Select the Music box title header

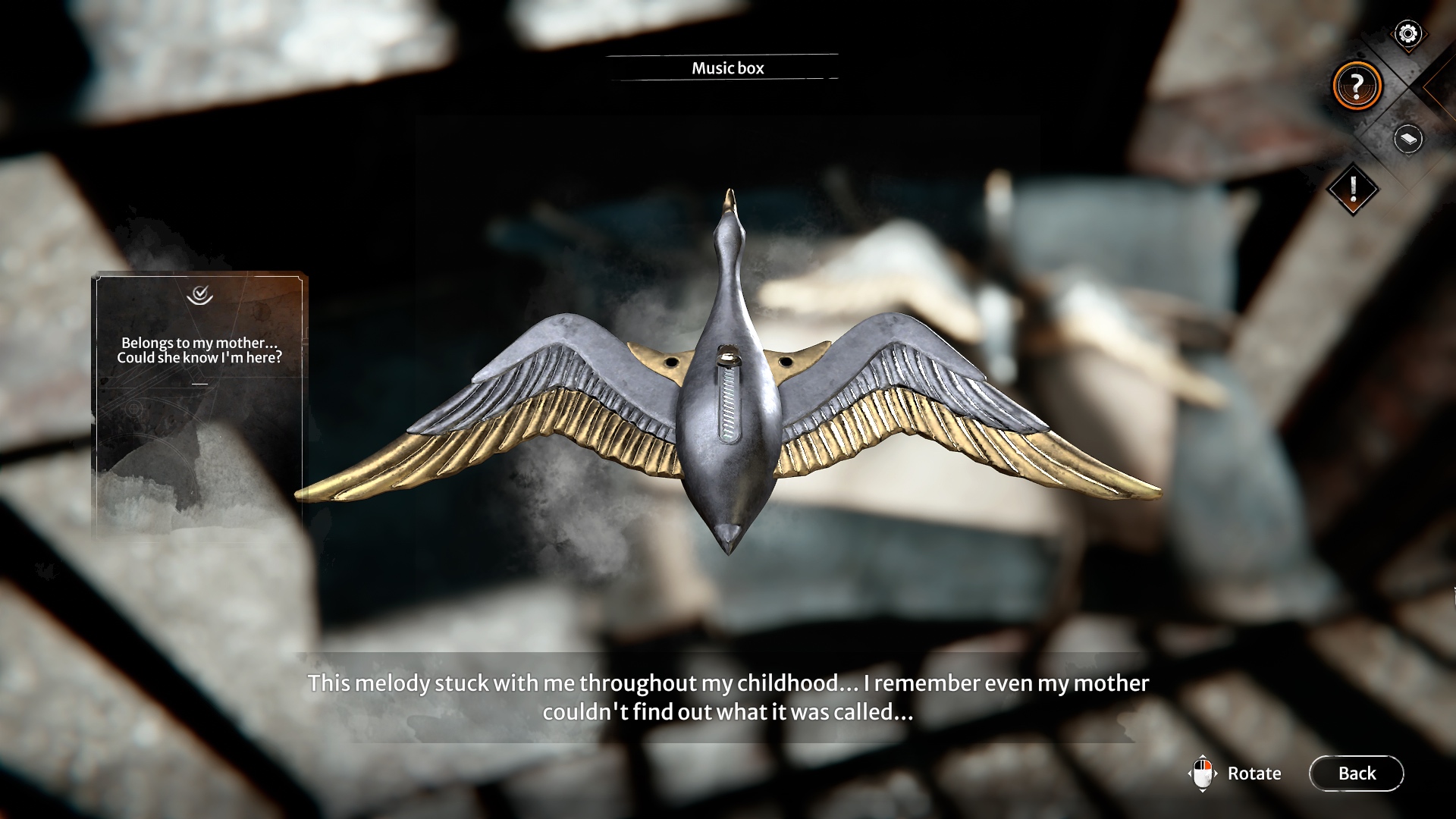coord(726,68)
